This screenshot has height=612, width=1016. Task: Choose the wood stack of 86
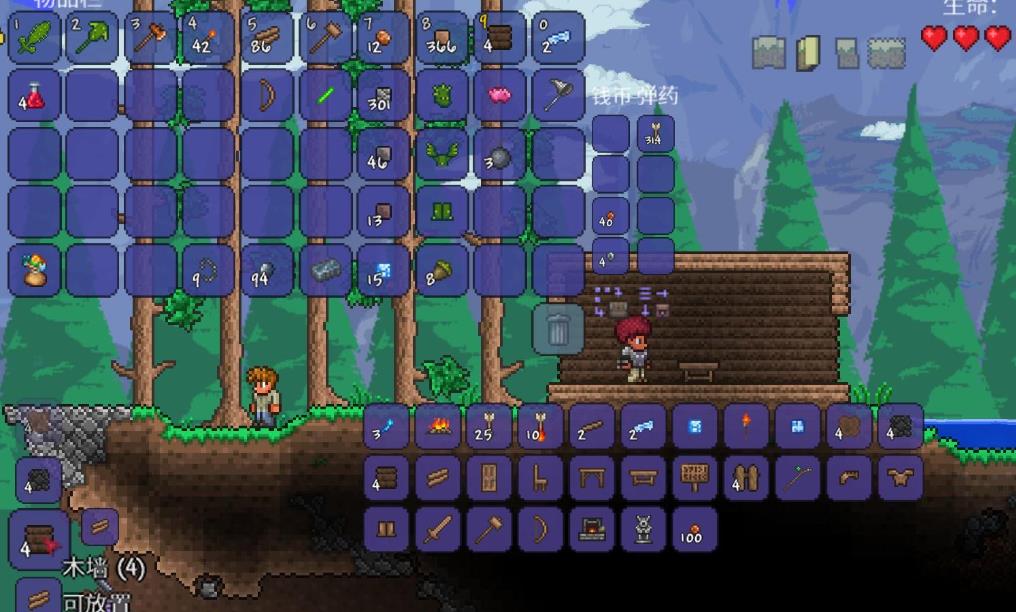point(267,38)
